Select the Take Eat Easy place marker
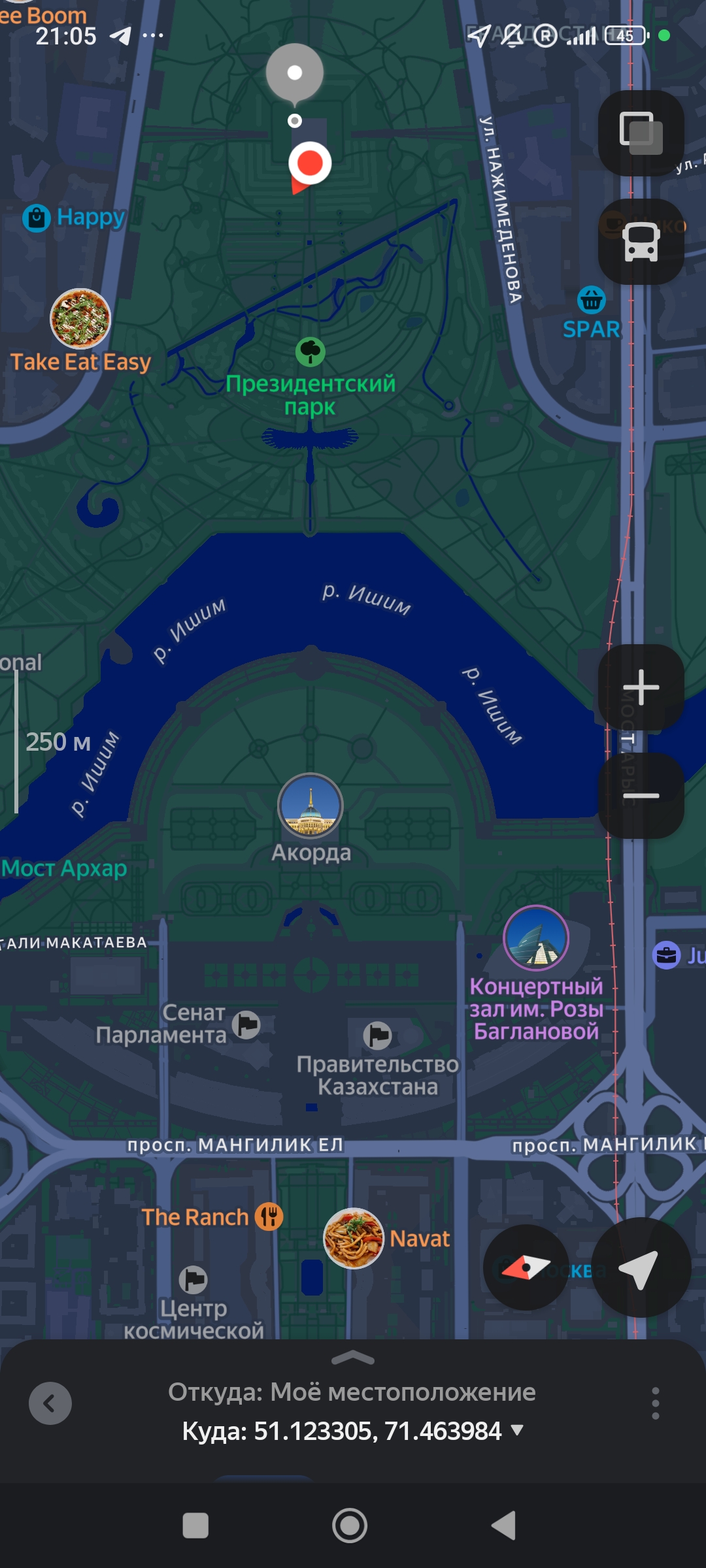The width and height of the screenshot is (706, 1568). [x=80, y=319]
